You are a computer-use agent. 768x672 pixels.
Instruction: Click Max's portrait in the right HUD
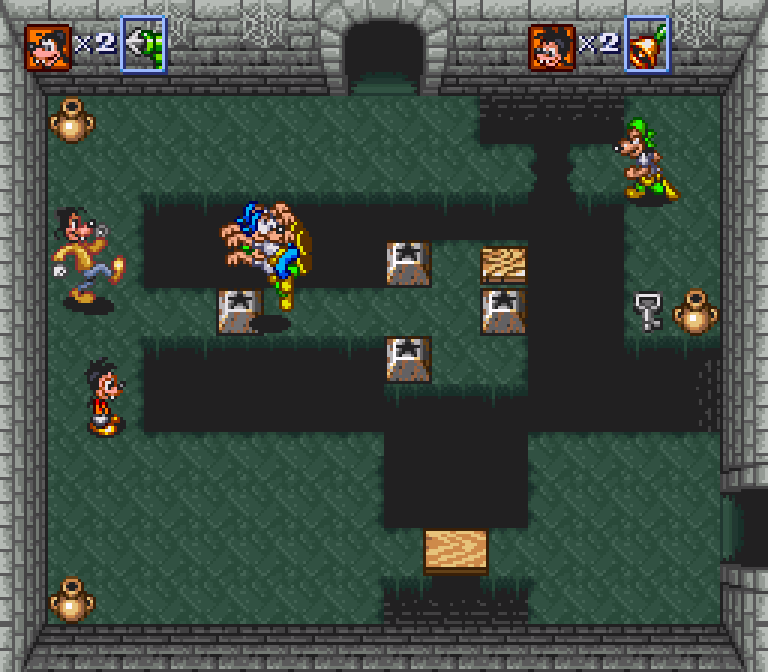coord(552,47)
